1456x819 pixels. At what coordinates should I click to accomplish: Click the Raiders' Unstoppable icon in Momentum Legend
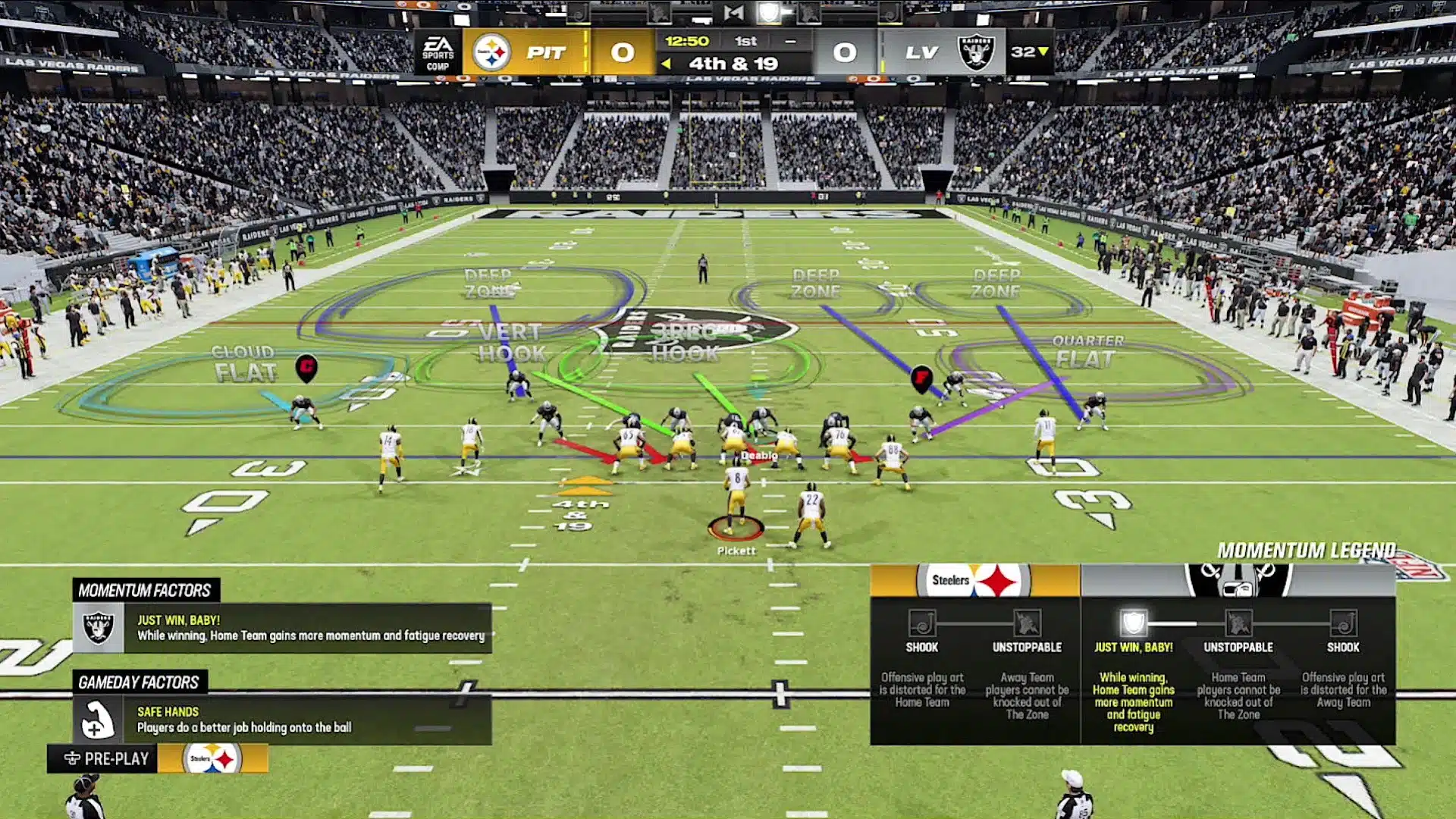click(x=1238, y=623)
